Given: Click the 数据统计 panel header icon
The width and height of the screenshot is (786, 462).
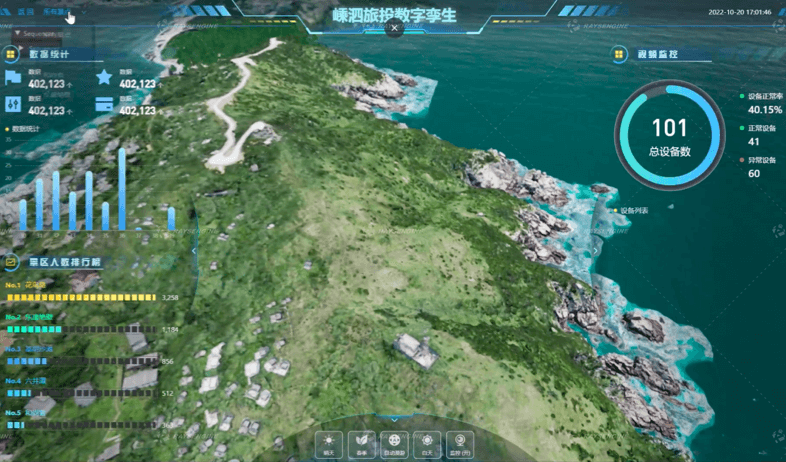Looking at the screenshot, I should pyautogui.click(x=12, y=54).
